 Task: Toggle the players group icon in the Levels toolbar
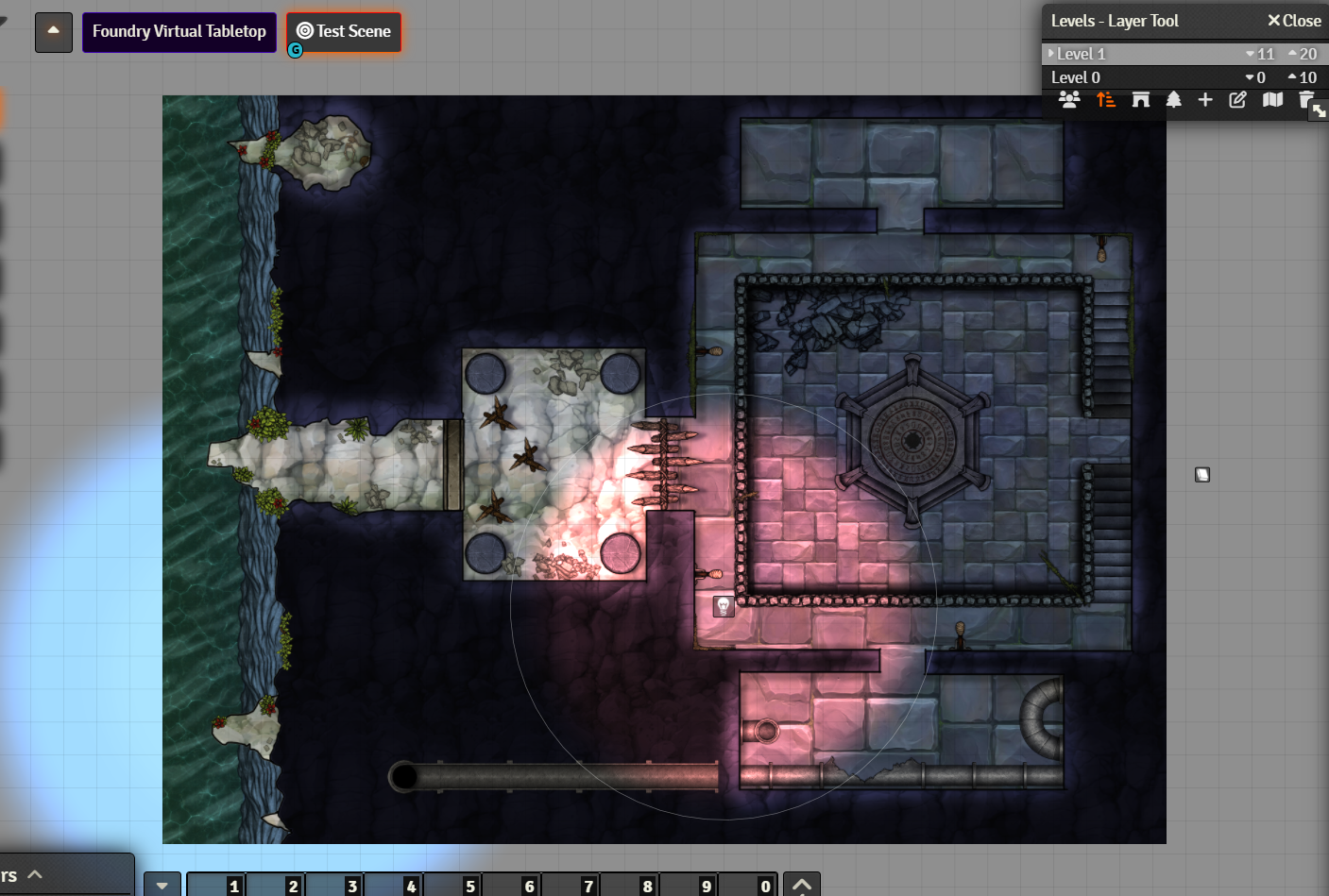(x=1070, y=99)
